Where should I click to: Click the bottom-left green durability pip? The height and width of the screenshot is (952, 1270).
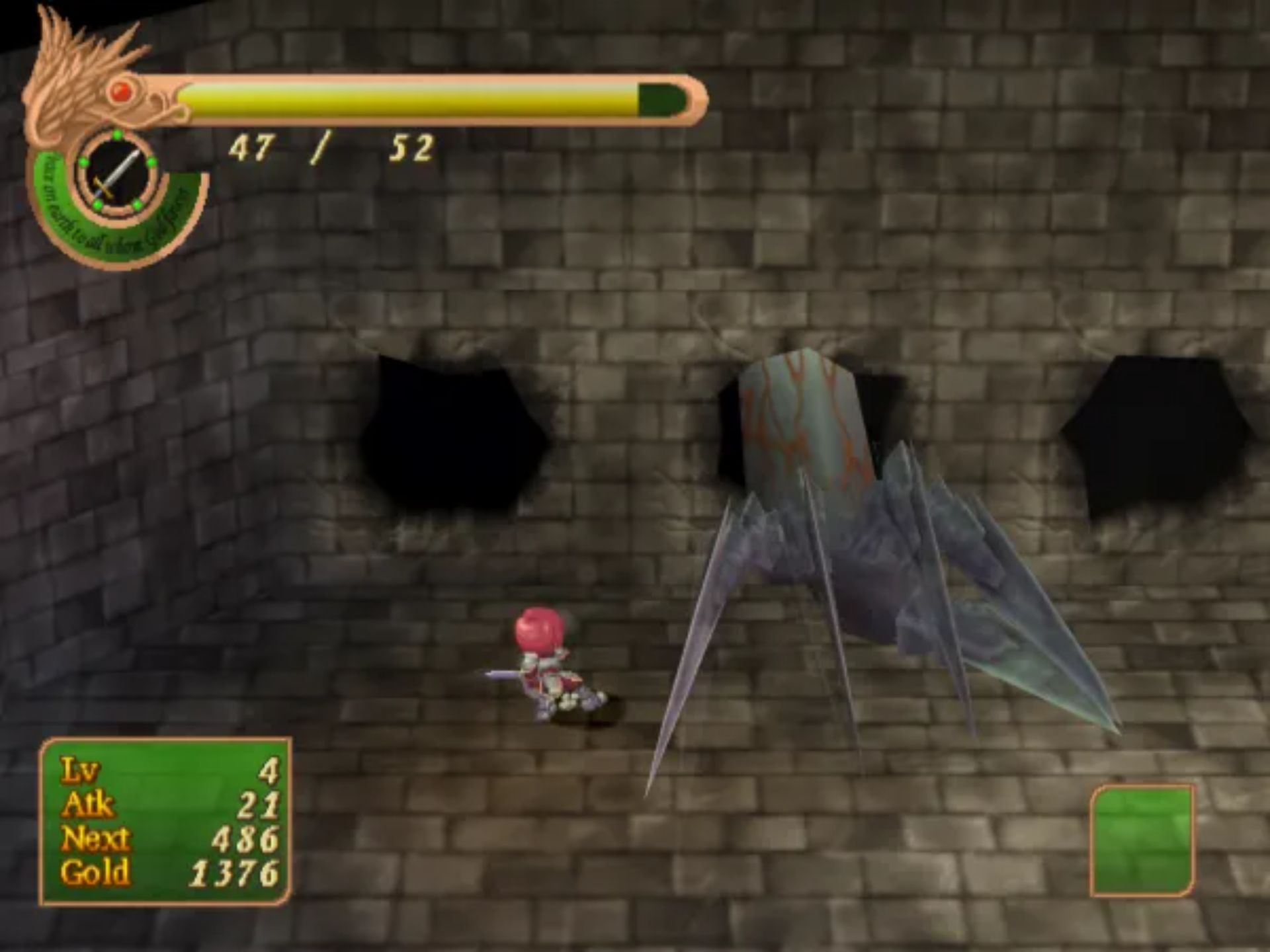(x=96, y=204)
